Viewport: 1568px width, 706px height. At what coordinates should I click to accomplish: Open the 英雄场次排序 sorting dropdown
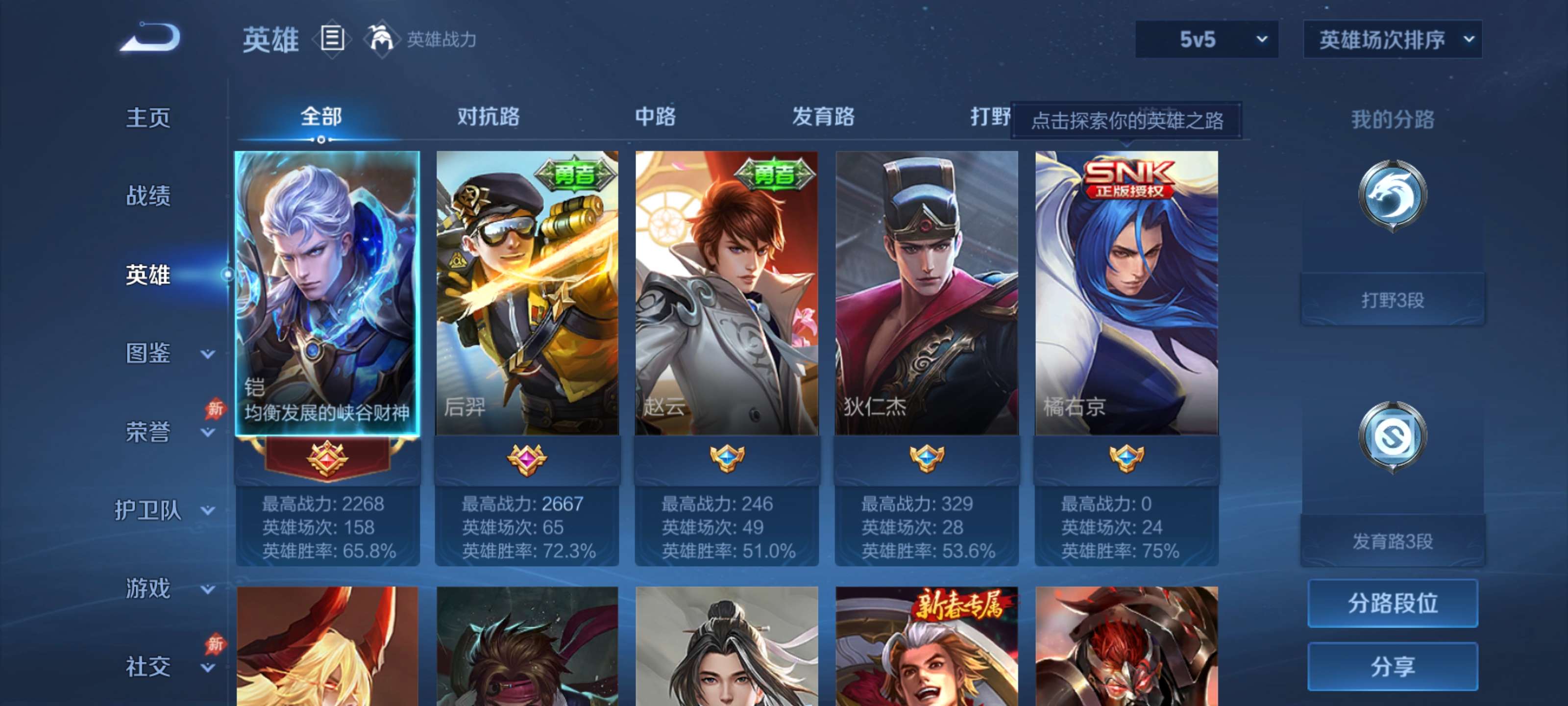(x=1392, y=39)
